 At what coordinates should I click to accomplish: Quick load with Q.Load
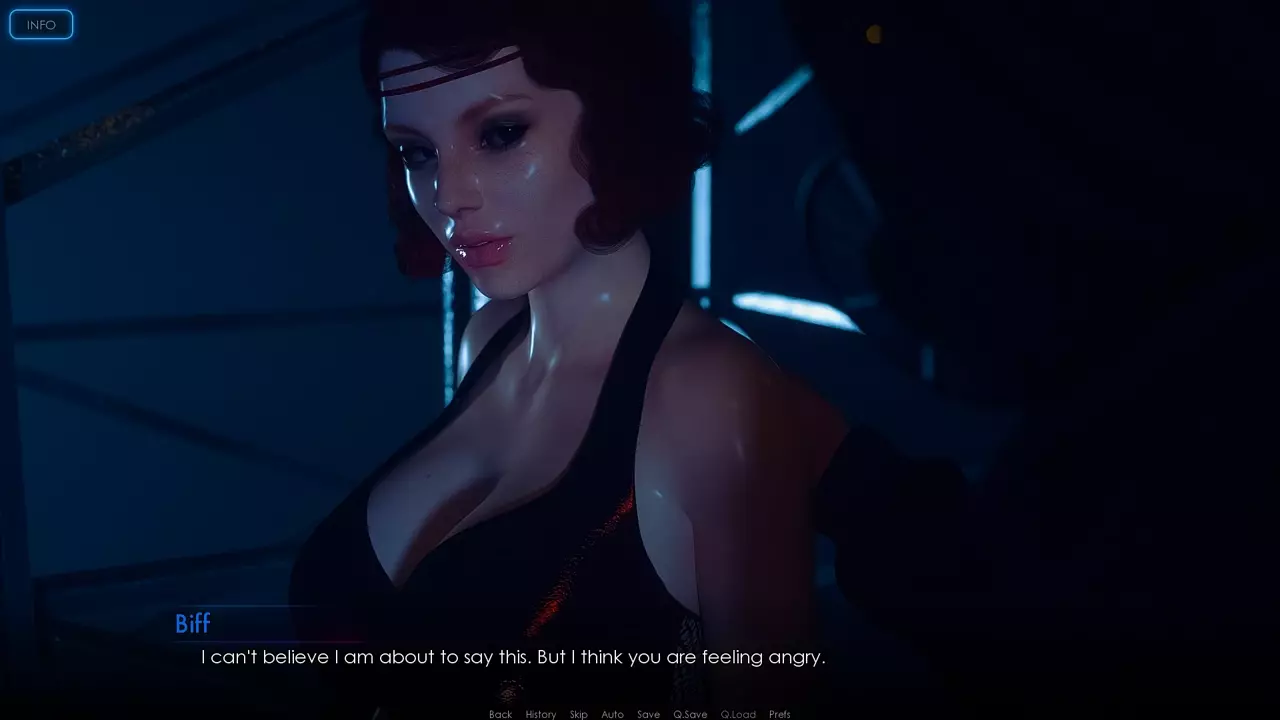pyautogui.click(x=738, y=714)
